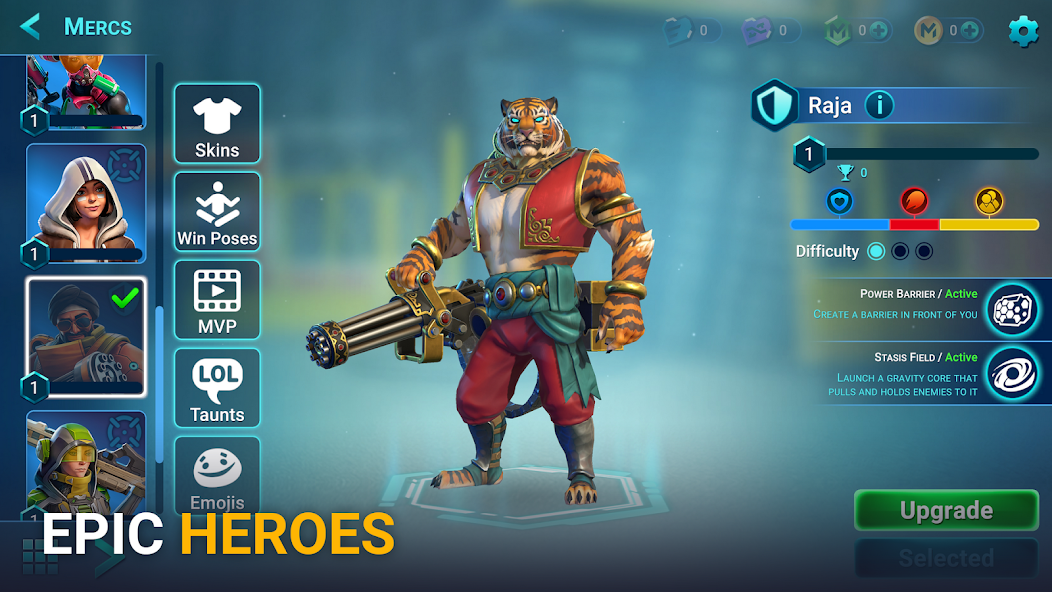The width and height of the screenshot is (1052, 592).
Task: Go back using the Mercs arrow
Action: click(31, 26)
